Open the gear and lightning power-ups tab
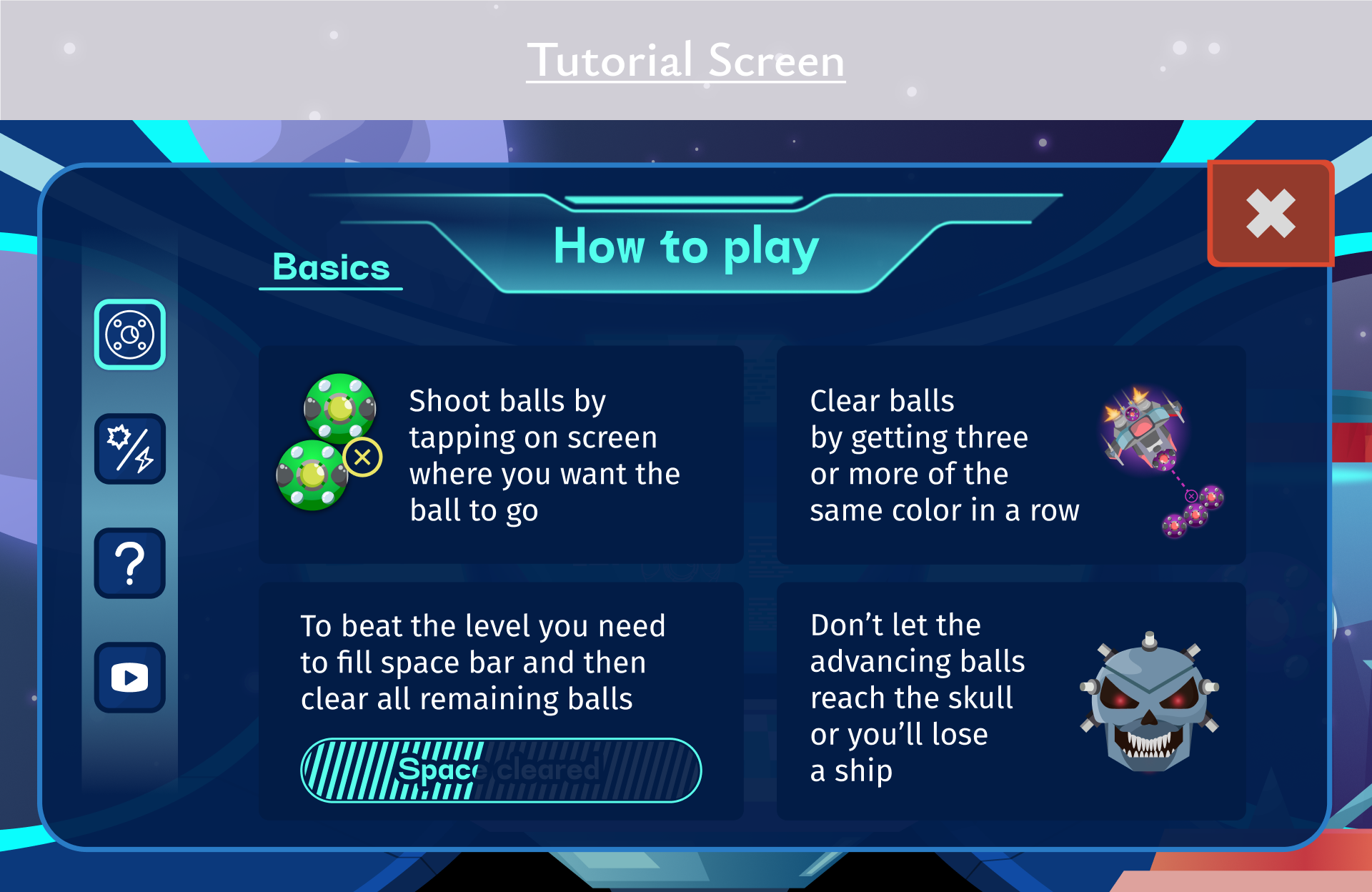This screenshot has height=892, width=1372. (x=130, y=449)
